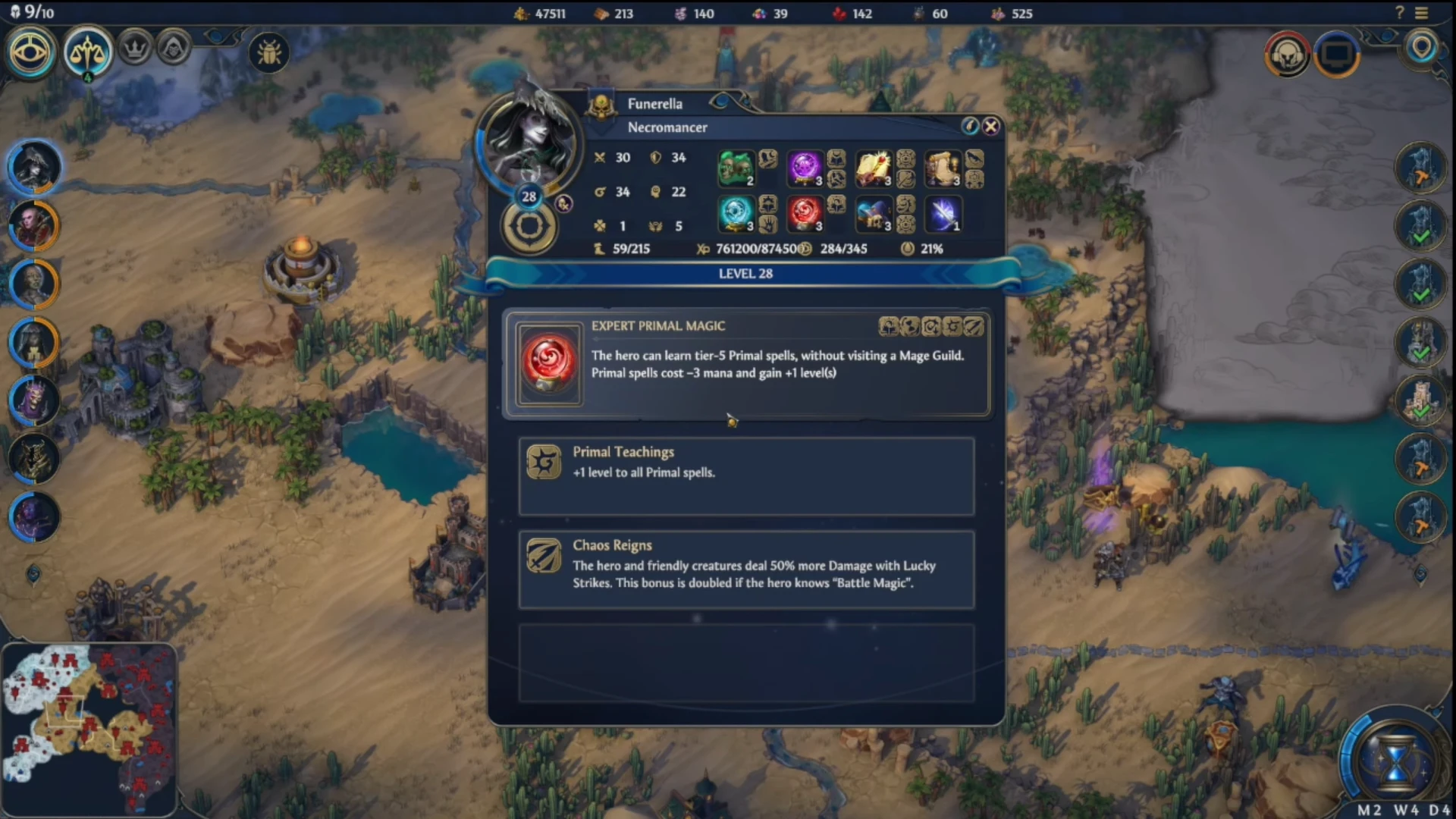Pick the Chaos Reigns subskill
Image resolution: width=1456 pixels, height=819 pixels.
pyautogui.click(x=746, y=570)
